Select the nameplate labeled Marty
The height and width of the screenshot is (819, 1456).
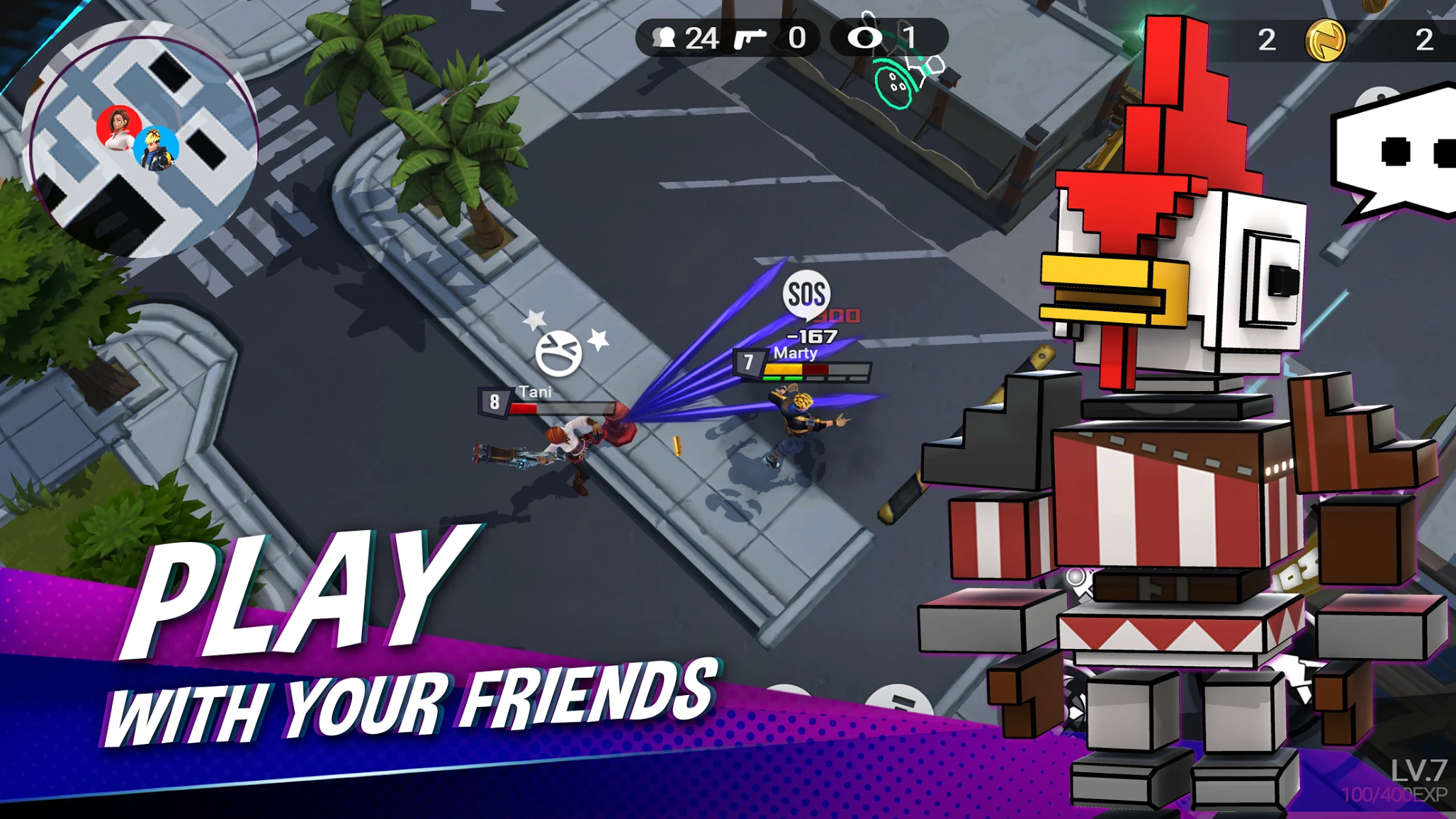click(796, 353)
